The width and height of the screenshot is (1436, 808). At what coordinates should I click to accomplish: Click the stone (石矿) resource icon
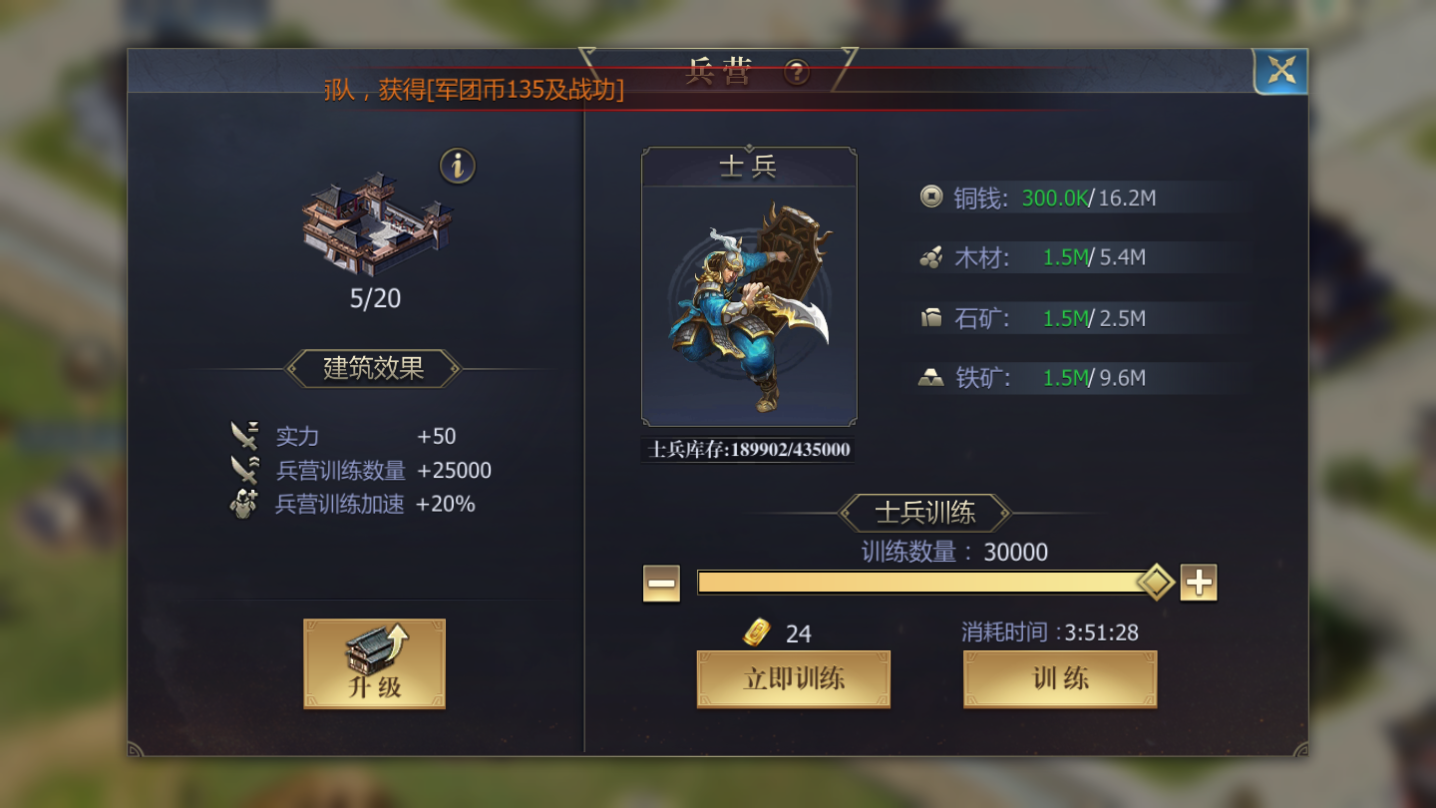coord(932,317)
